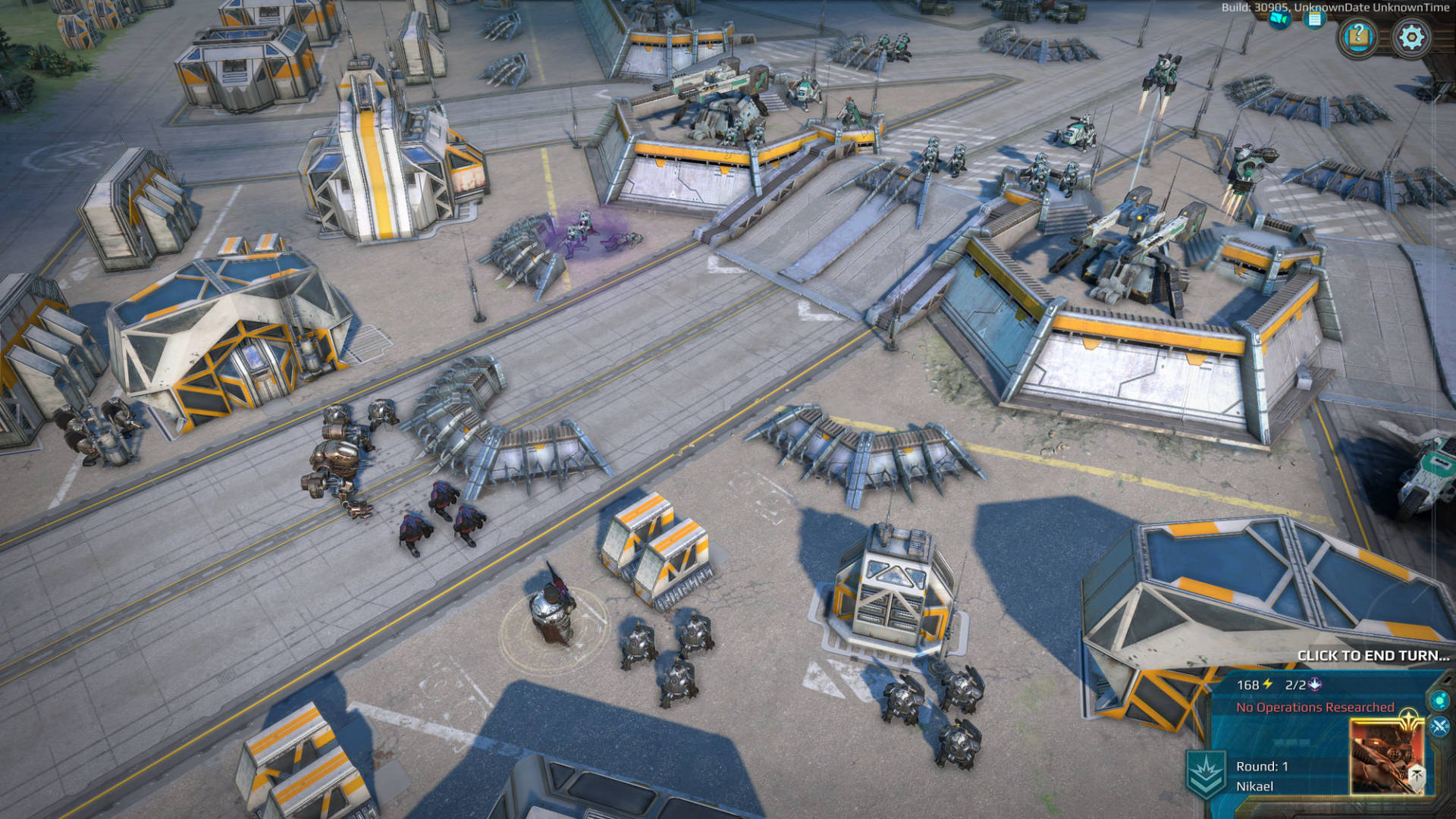Click the crossed swords button

(x=1439, y=727)
